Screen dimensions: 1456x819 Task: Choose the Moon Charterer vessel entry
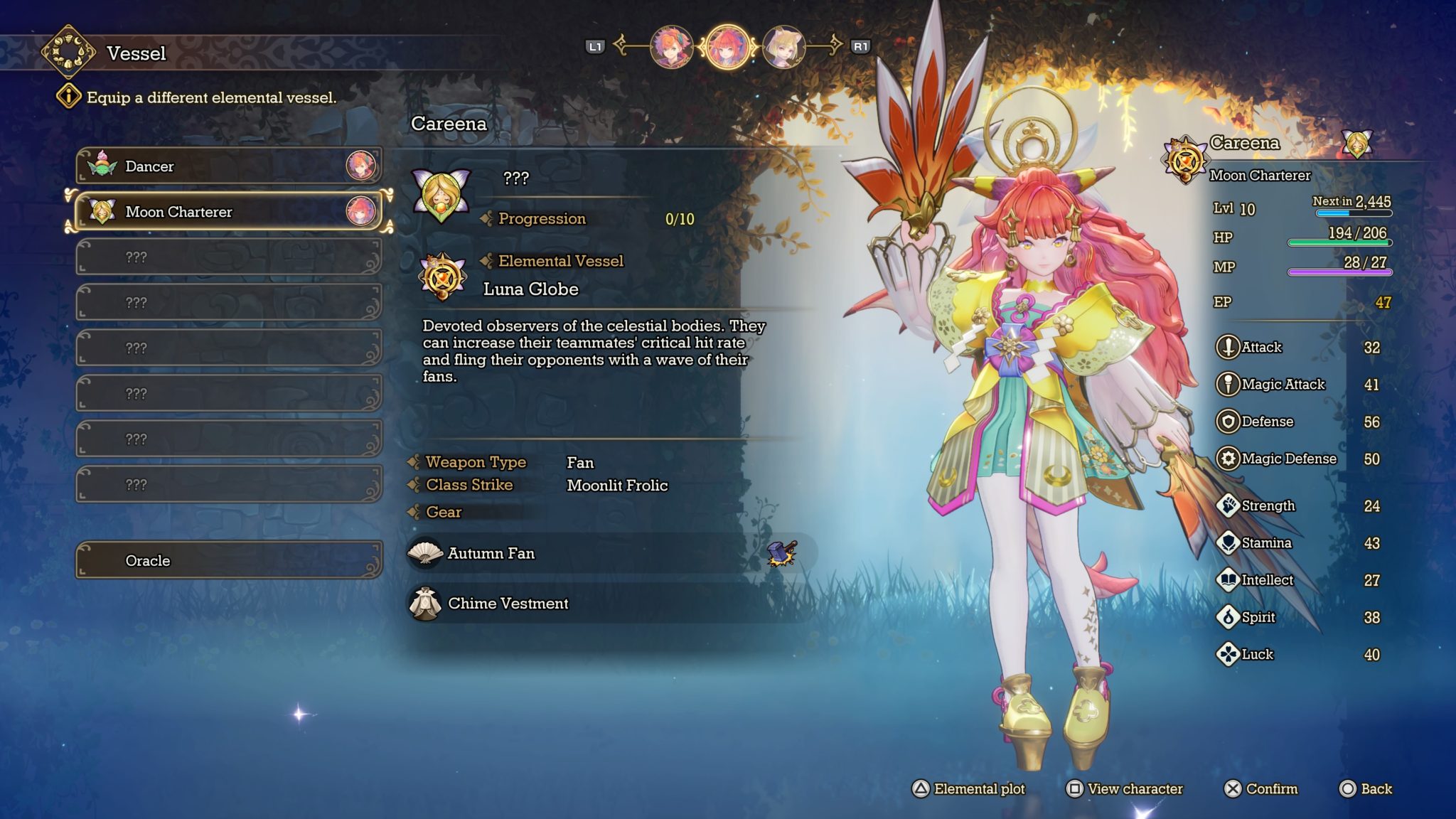click(x=229, y=212)
